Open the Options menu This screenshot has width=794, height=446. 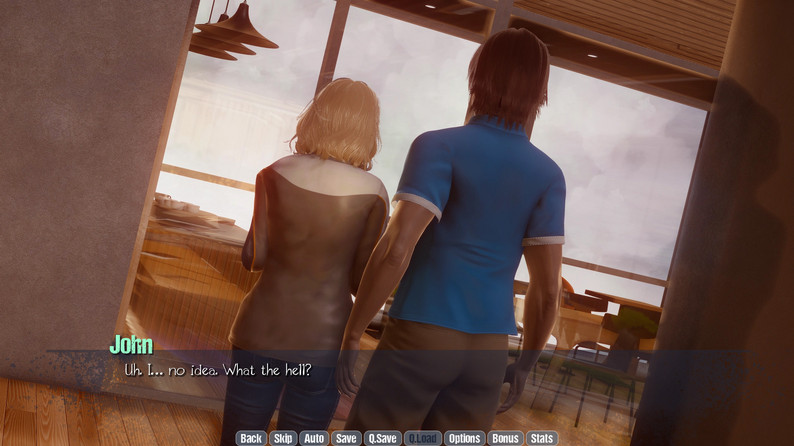click(464, 438)
